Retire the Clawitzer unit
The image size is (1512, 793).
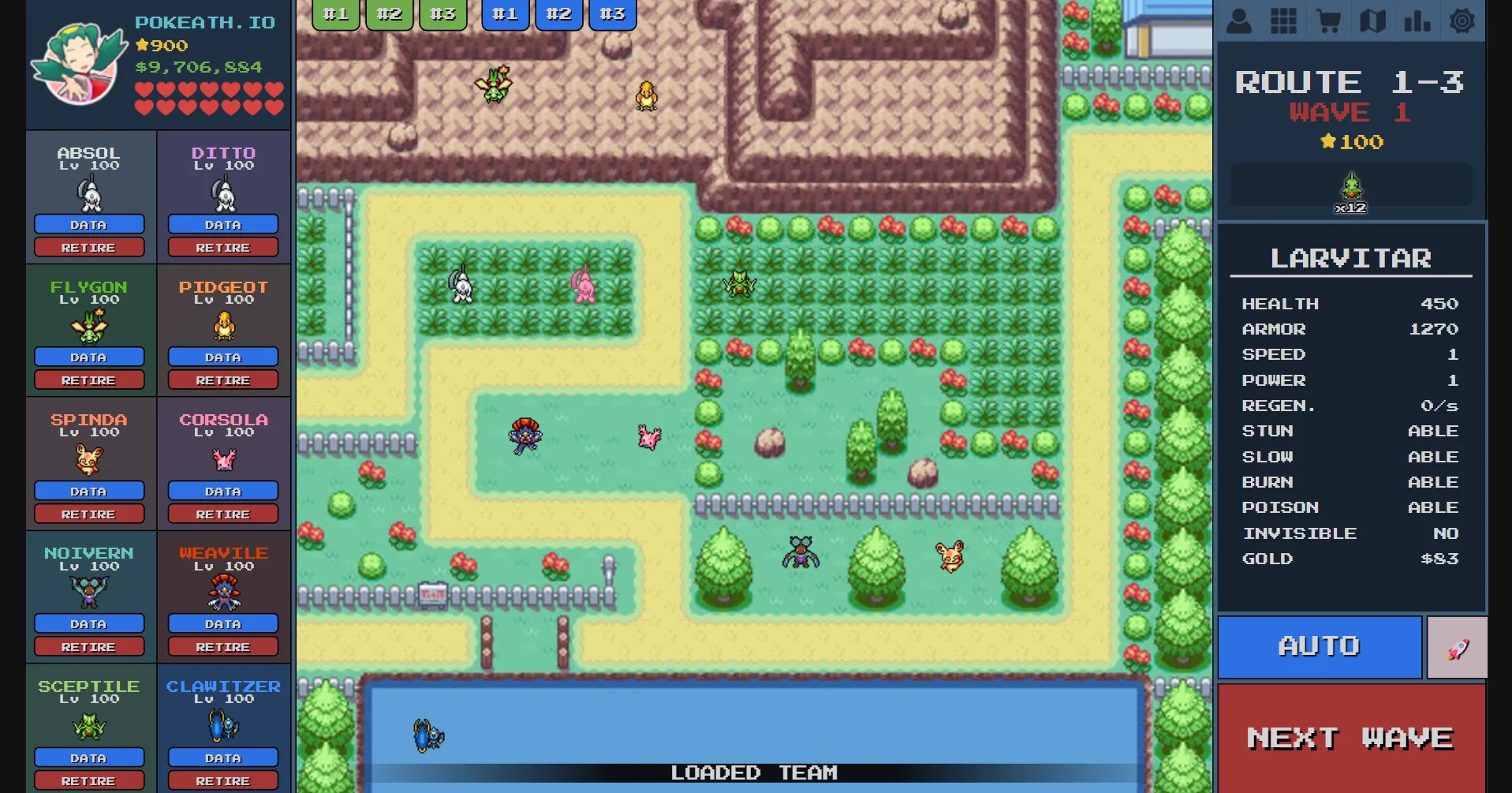223,780
